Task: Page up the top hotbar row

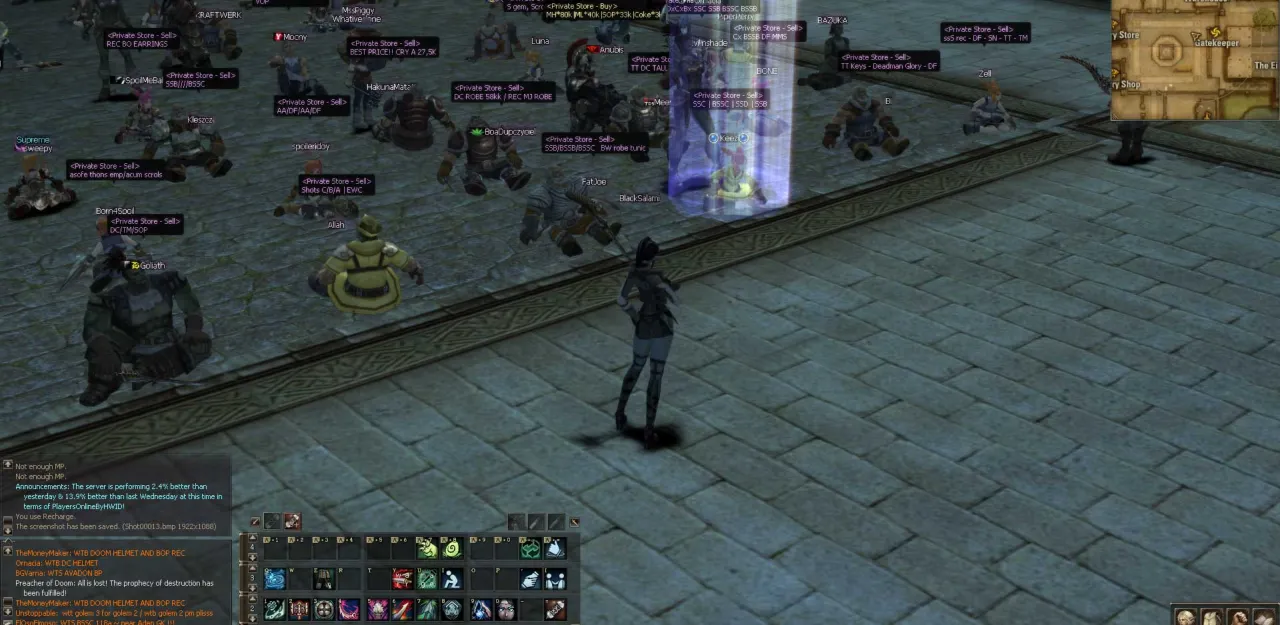Action: coord(252,539)
